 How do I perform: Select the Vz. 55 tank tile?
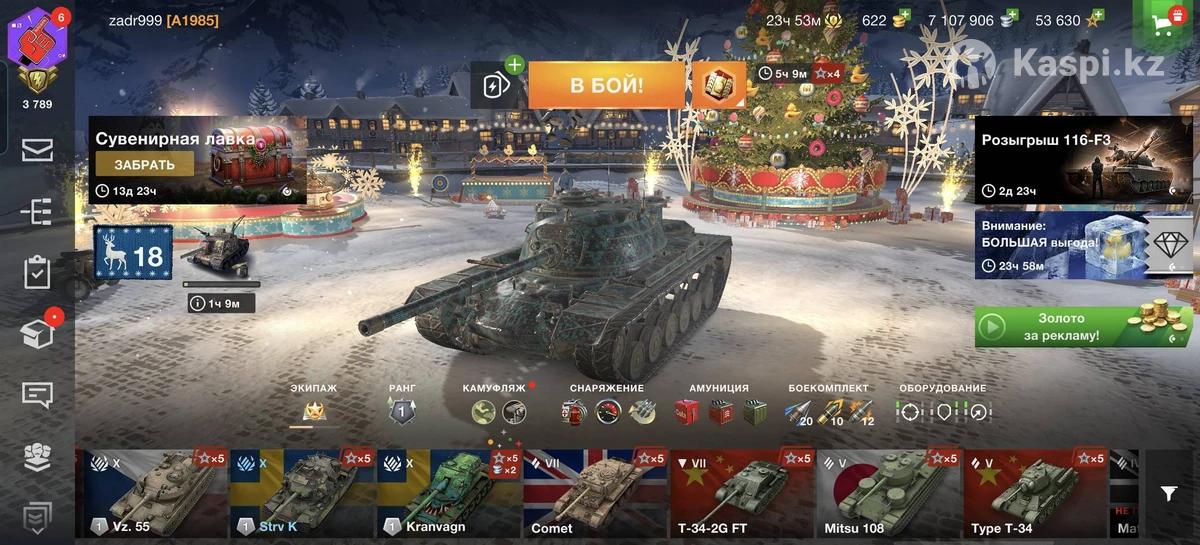pos(151,493)
